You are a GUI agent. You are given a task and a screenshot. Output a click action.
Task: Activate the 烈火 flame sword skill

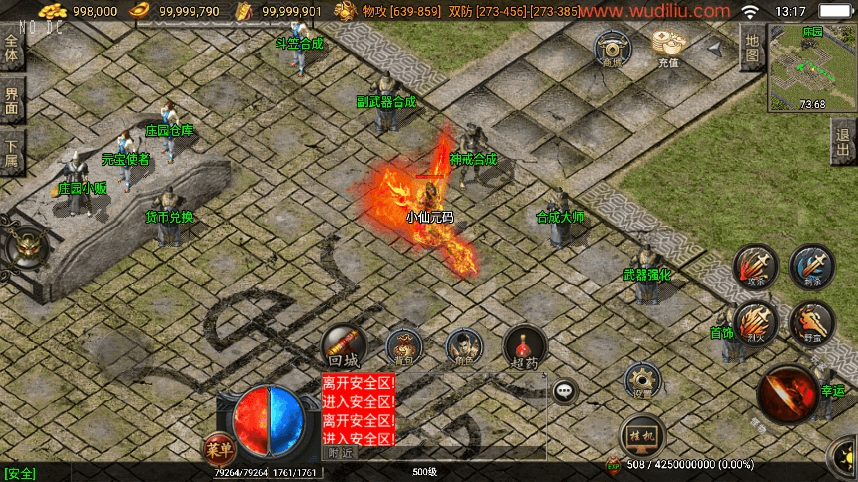coord(755,324)
